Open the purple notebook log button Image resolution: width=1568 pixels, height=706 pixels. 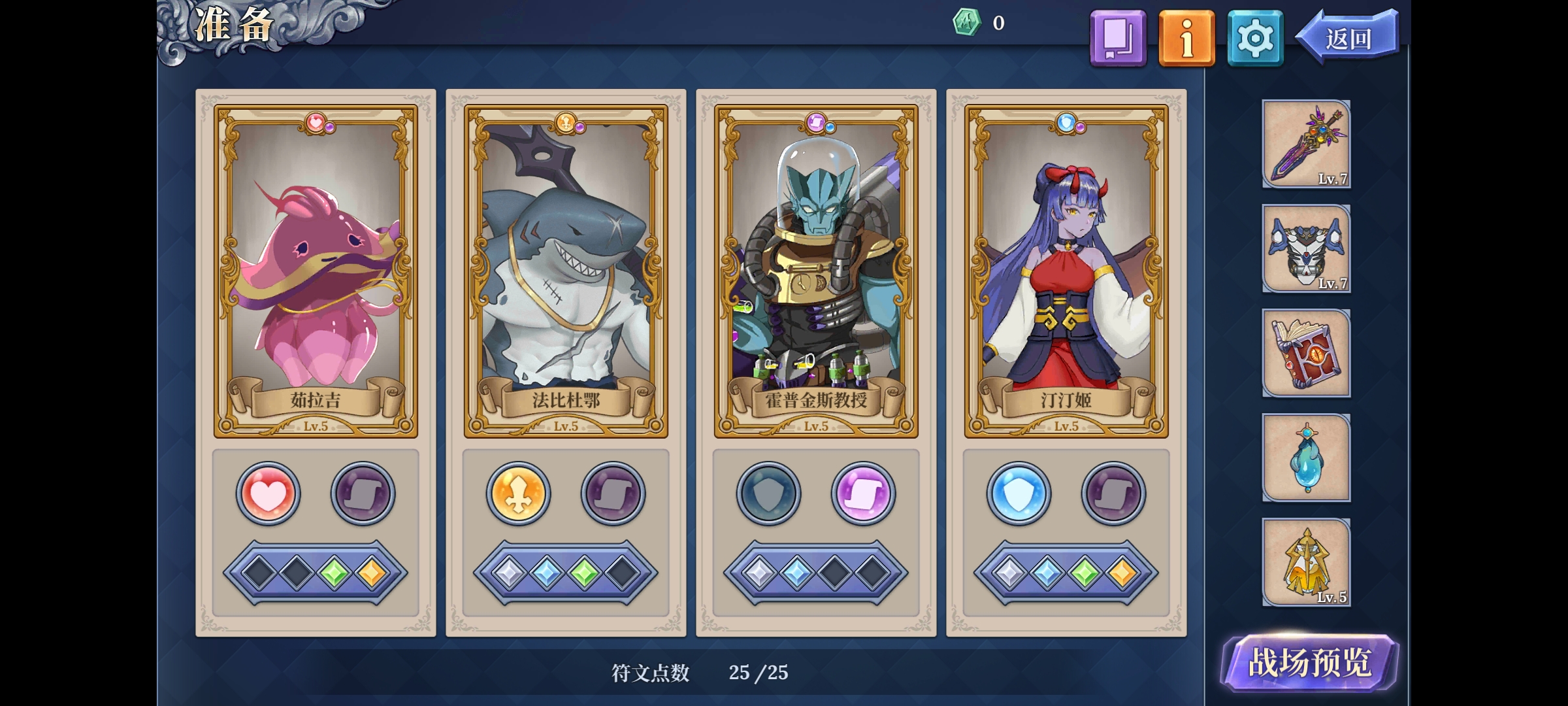pos(1118,38)
